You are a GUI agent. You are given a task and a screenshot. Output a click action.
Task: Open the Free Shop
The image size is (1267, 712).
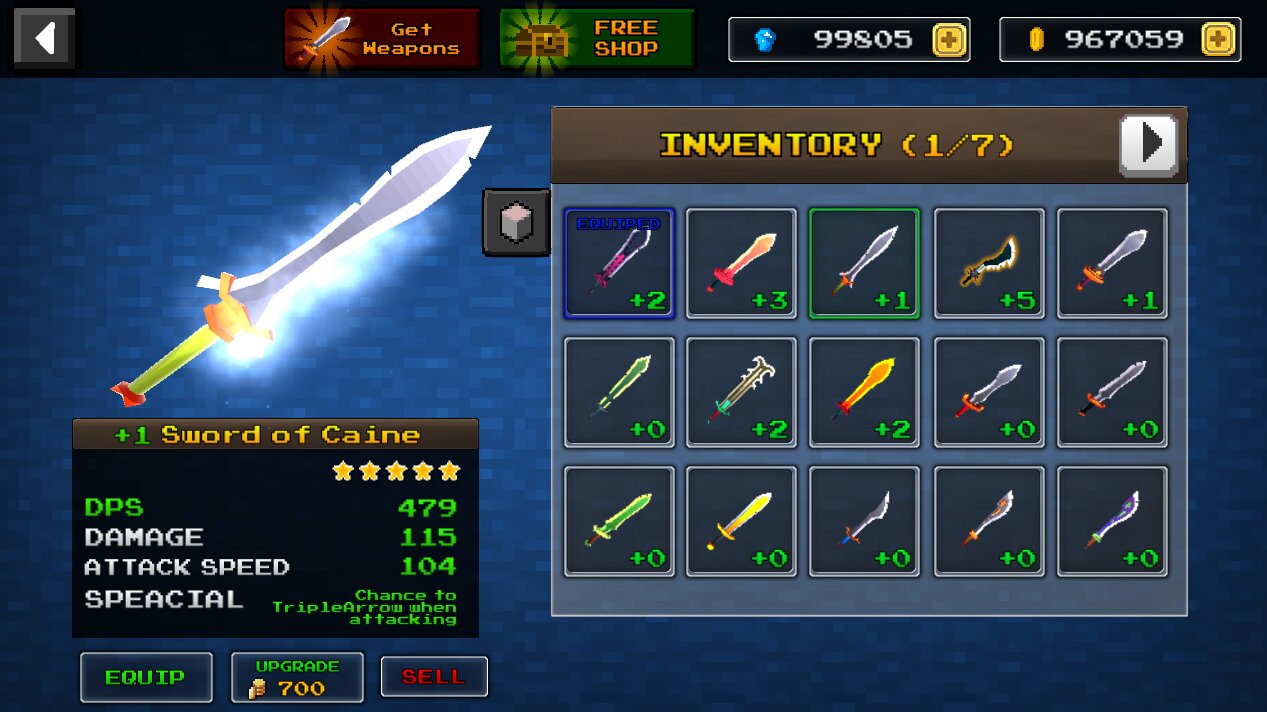[597, 39]
